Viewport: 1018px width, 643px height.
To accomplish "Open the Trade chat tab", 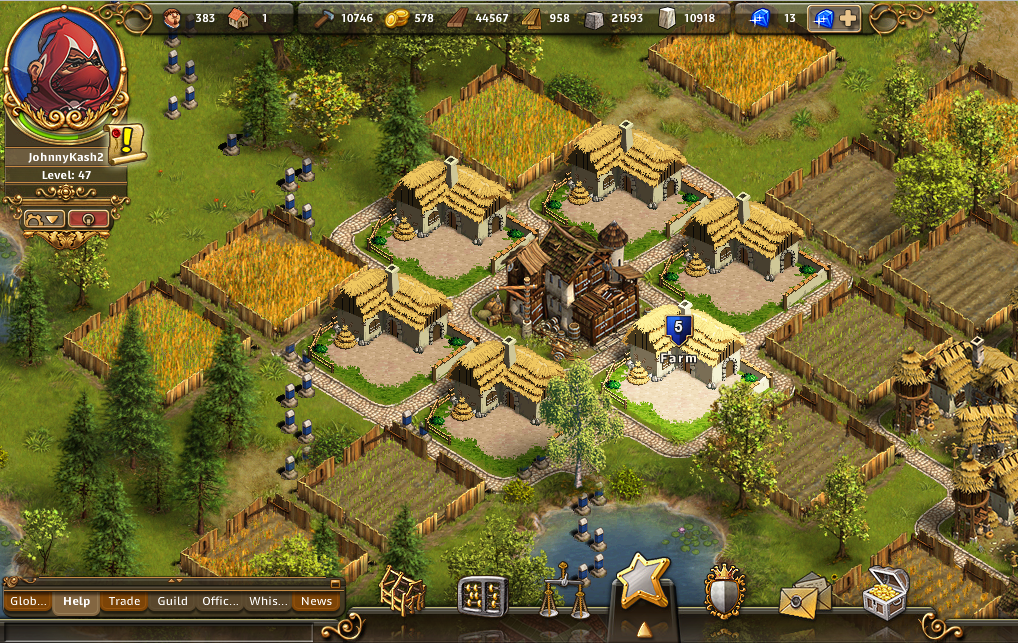I will pos(124,601).
